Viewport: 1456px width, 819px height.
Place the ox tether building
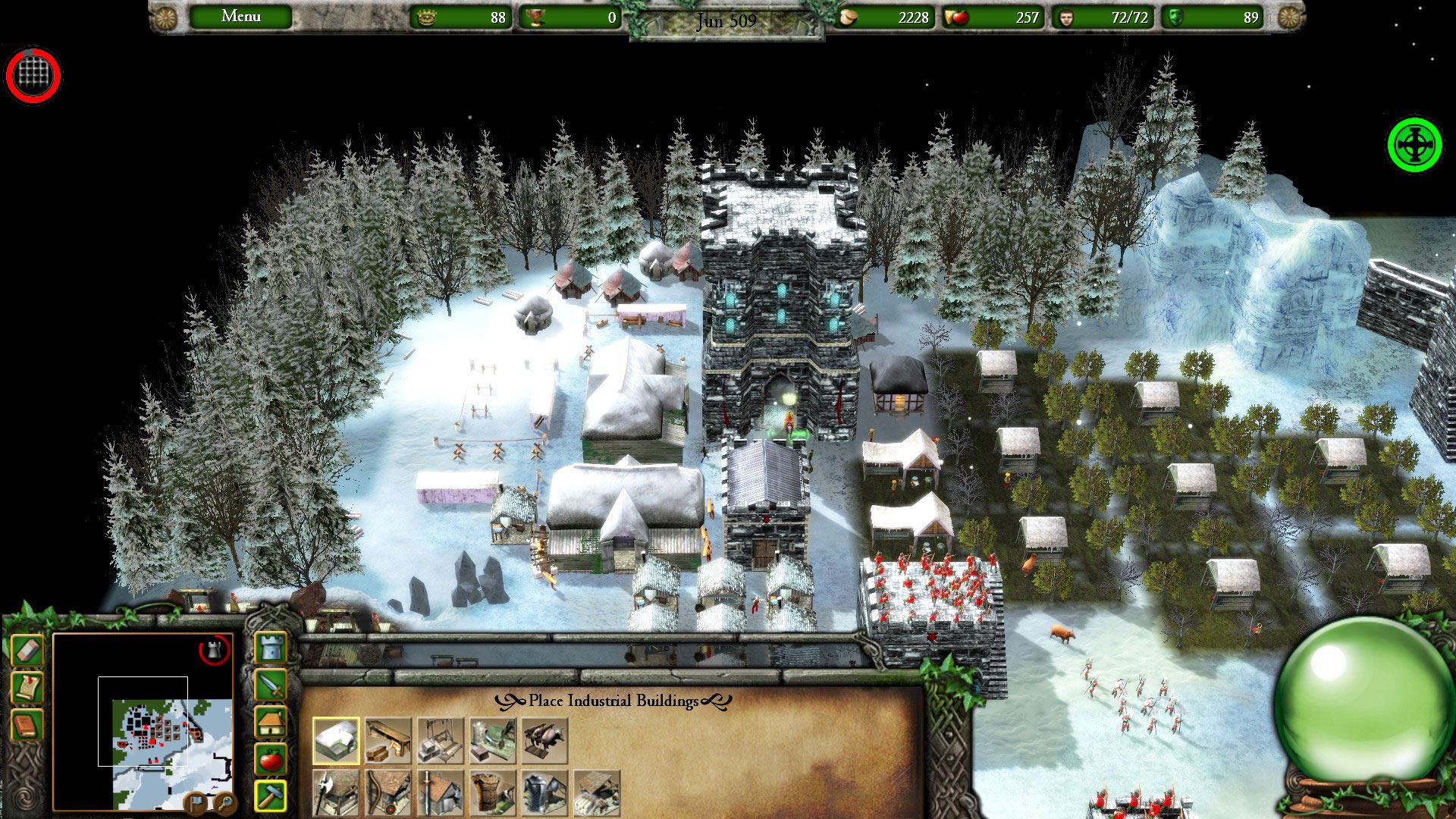tap(544, 740)
